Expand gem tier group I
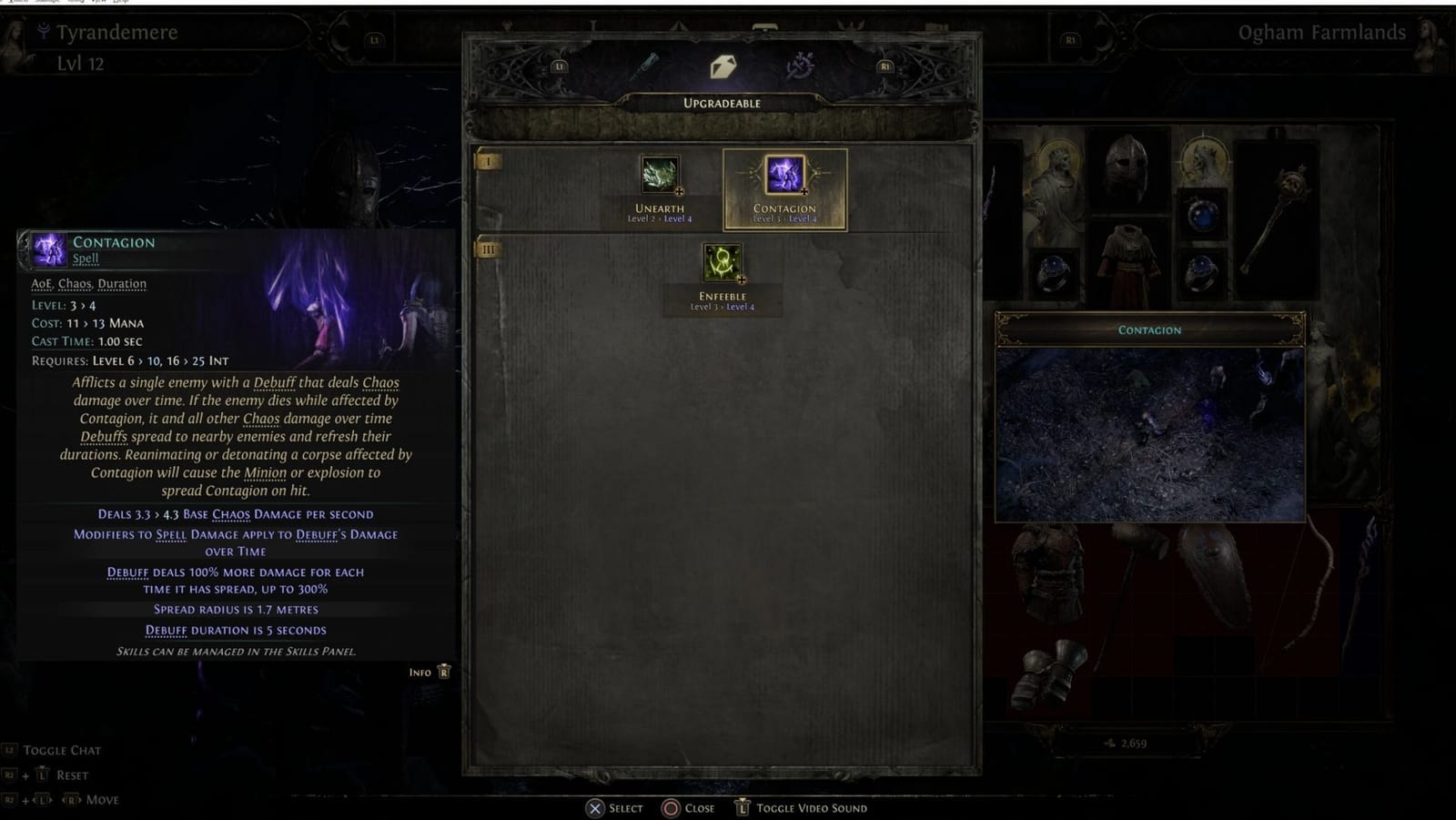The image size is (1456, 820). coord(490,162)
